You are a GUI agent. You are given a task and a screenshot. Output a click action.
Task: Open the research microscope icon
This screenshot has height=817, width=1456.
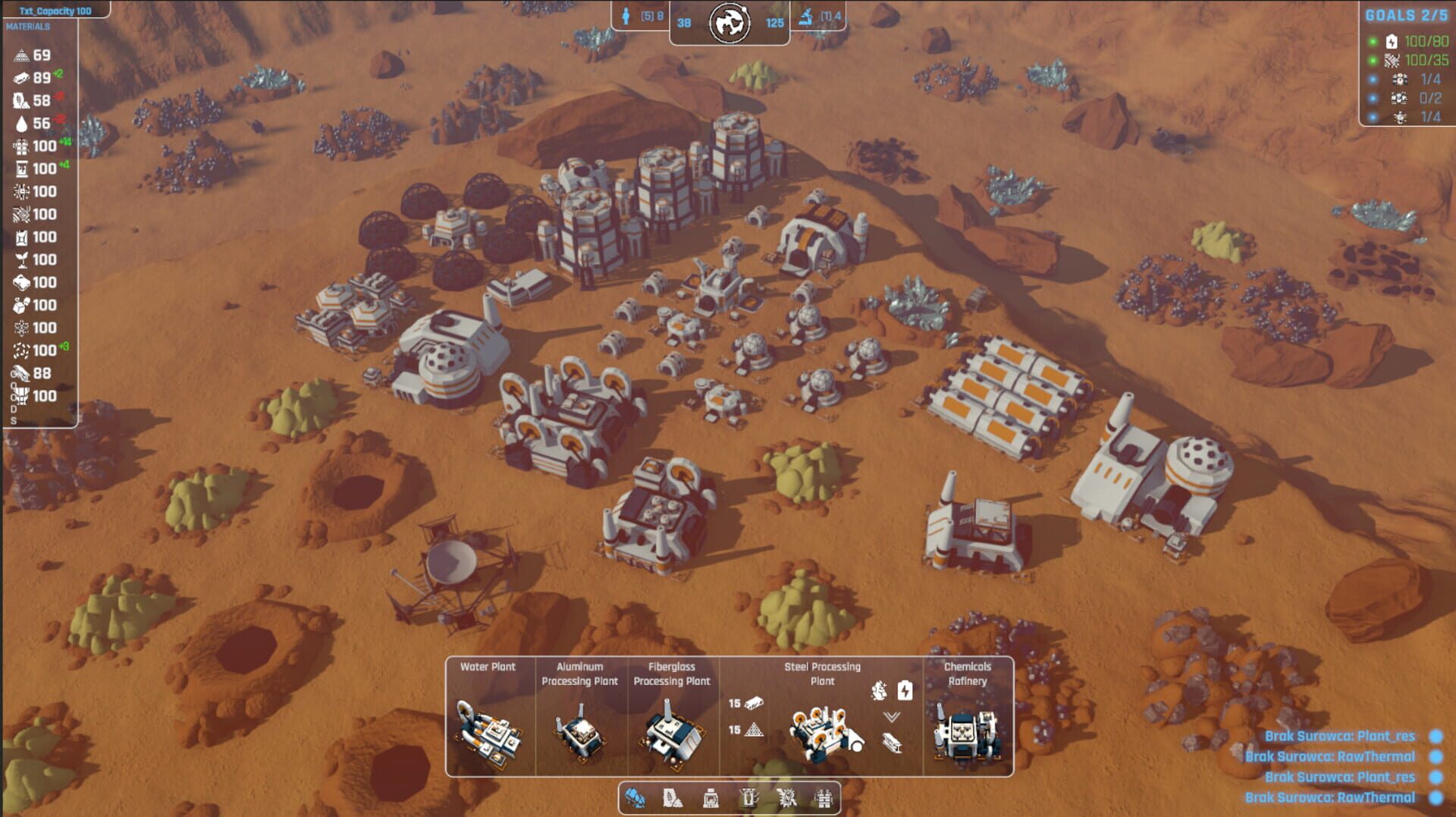[806, 16]
